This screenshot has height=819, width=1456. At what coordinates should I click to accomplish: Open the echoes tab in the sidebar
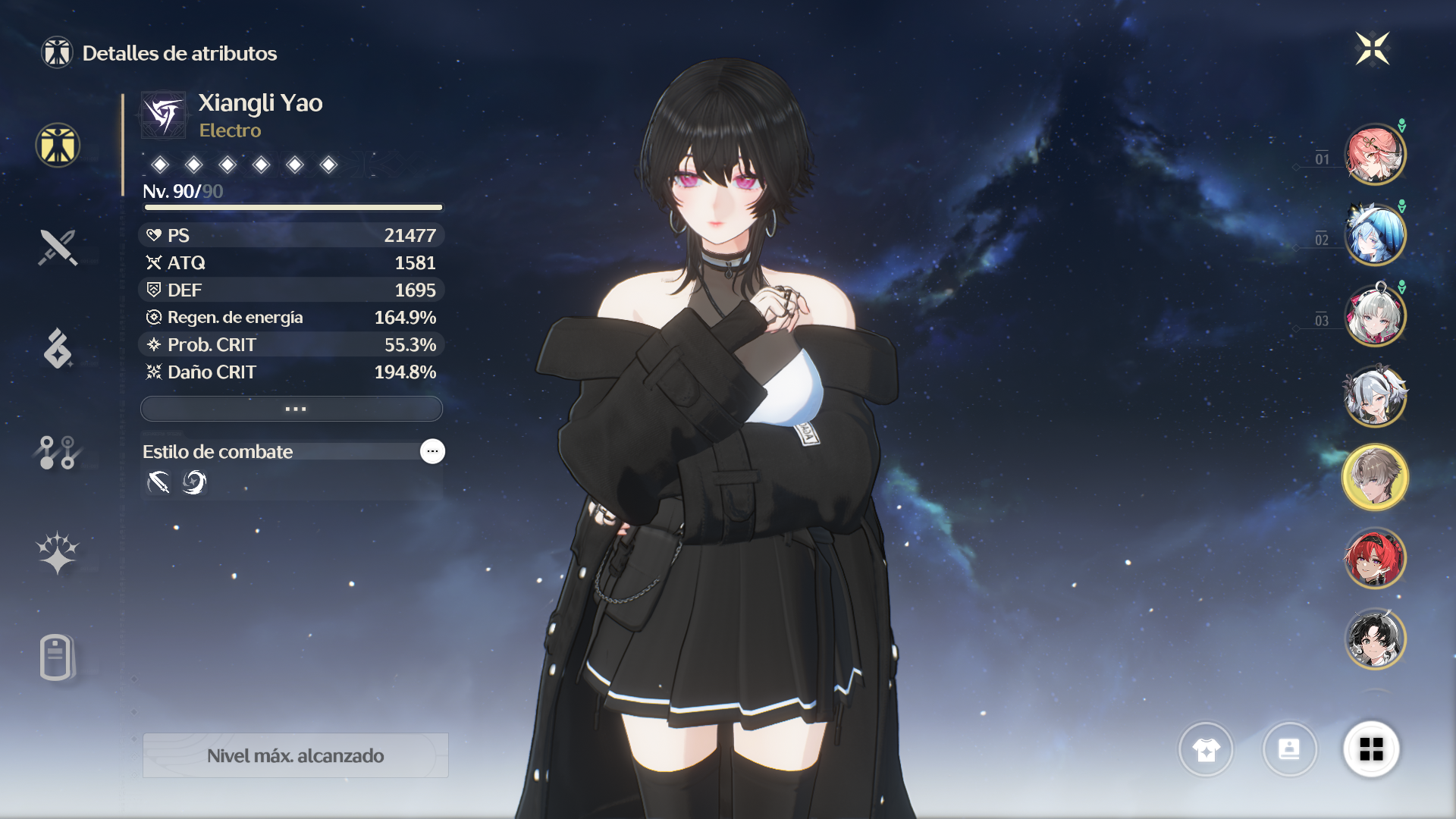[58, 349]
